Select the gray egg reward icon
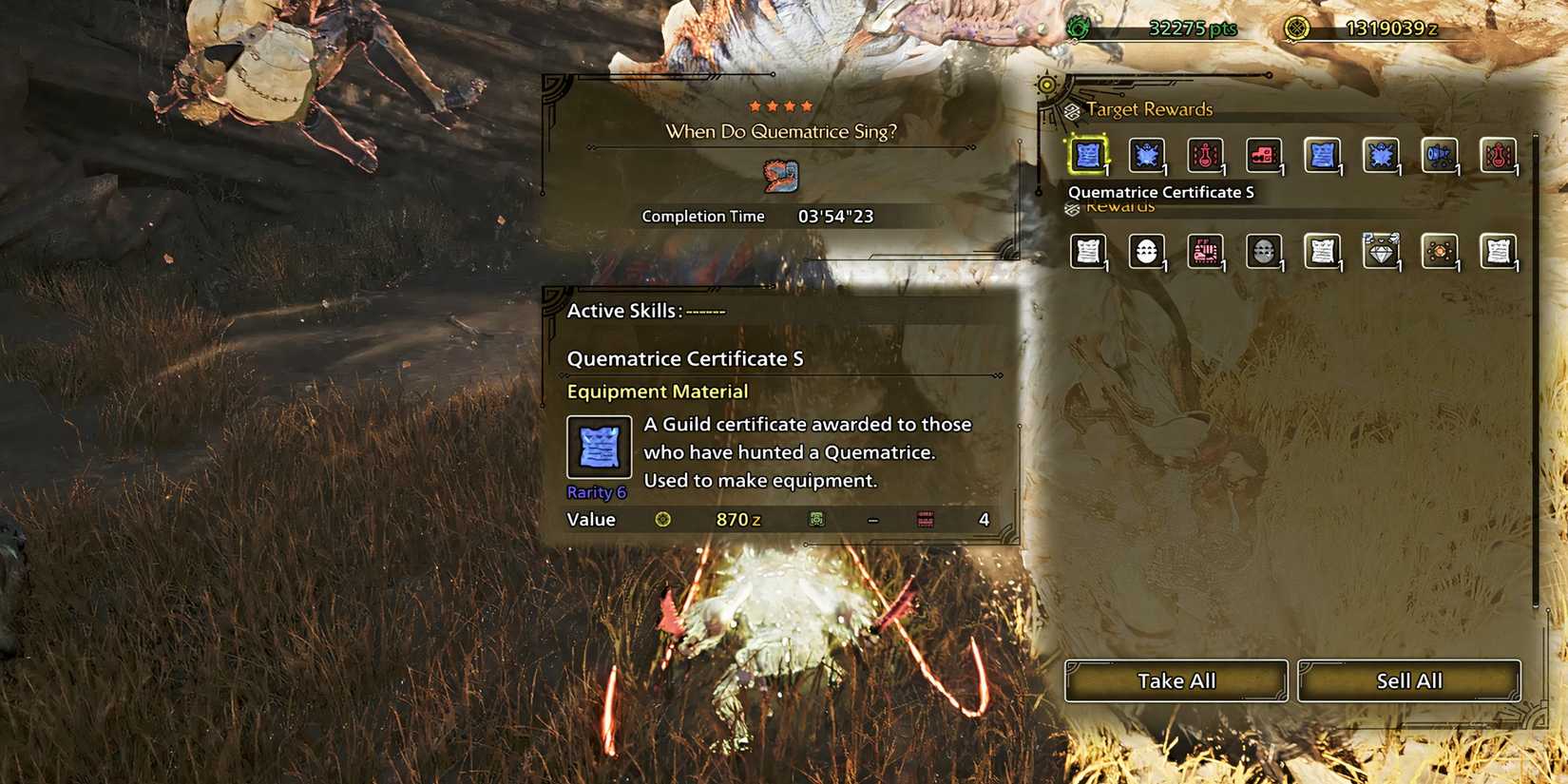The width and height of the screenshot is (1568, 784). (x=1265, y=252)
